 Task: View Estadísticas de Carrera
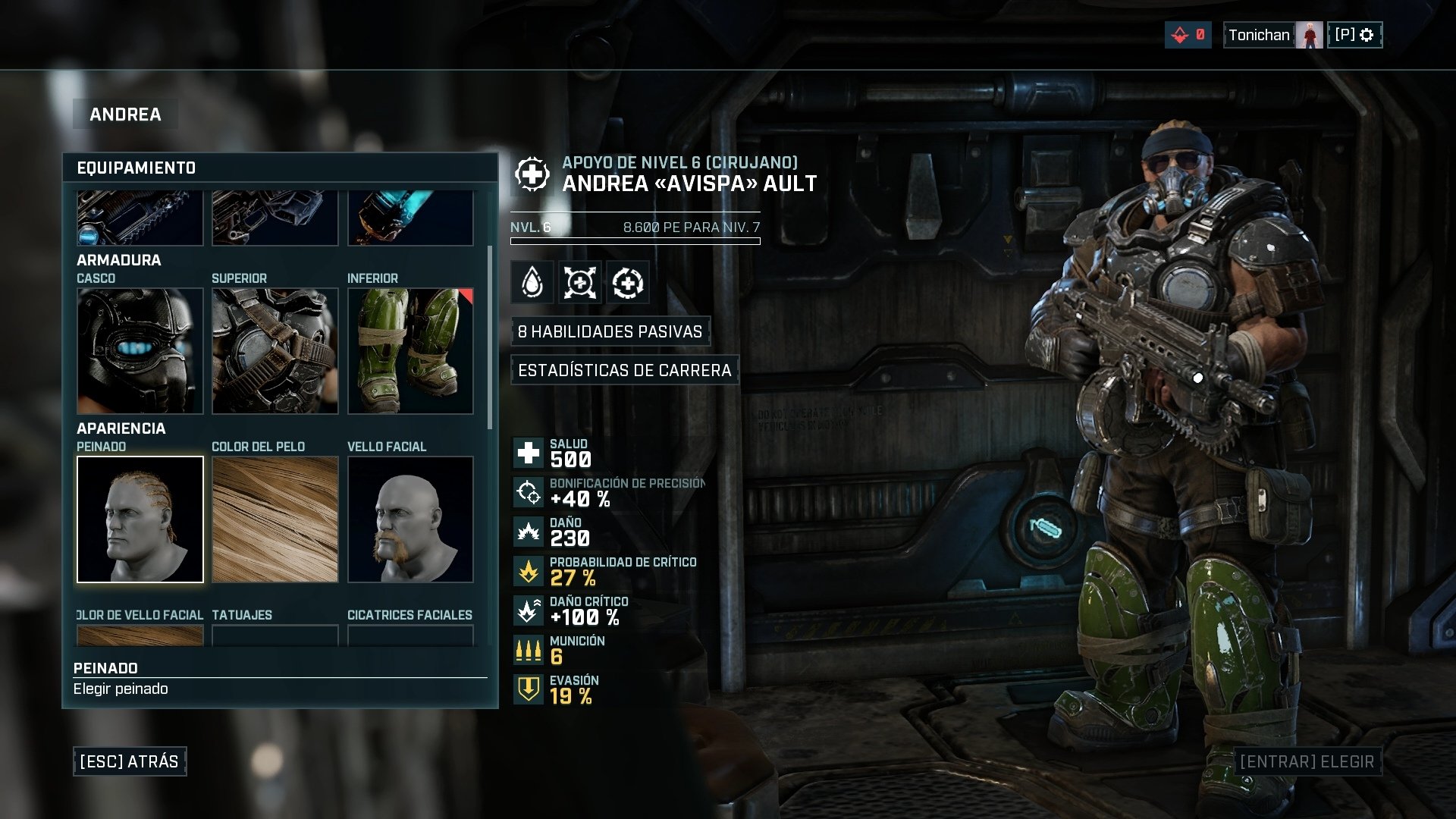[x=624, y=370]
